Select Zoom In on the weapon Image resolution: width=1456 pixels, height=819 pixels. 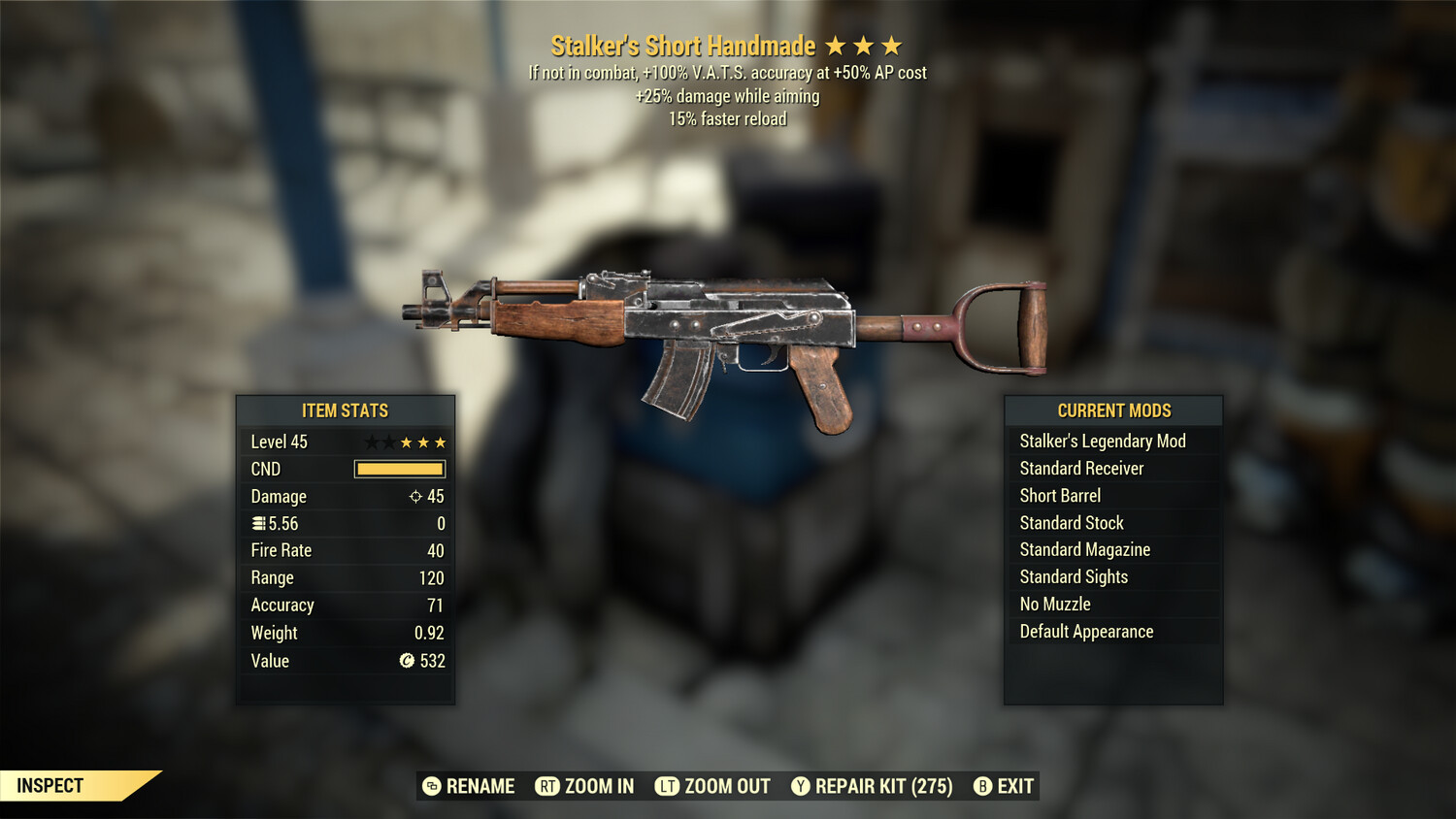pyautogui.click(x=585, y=786)
